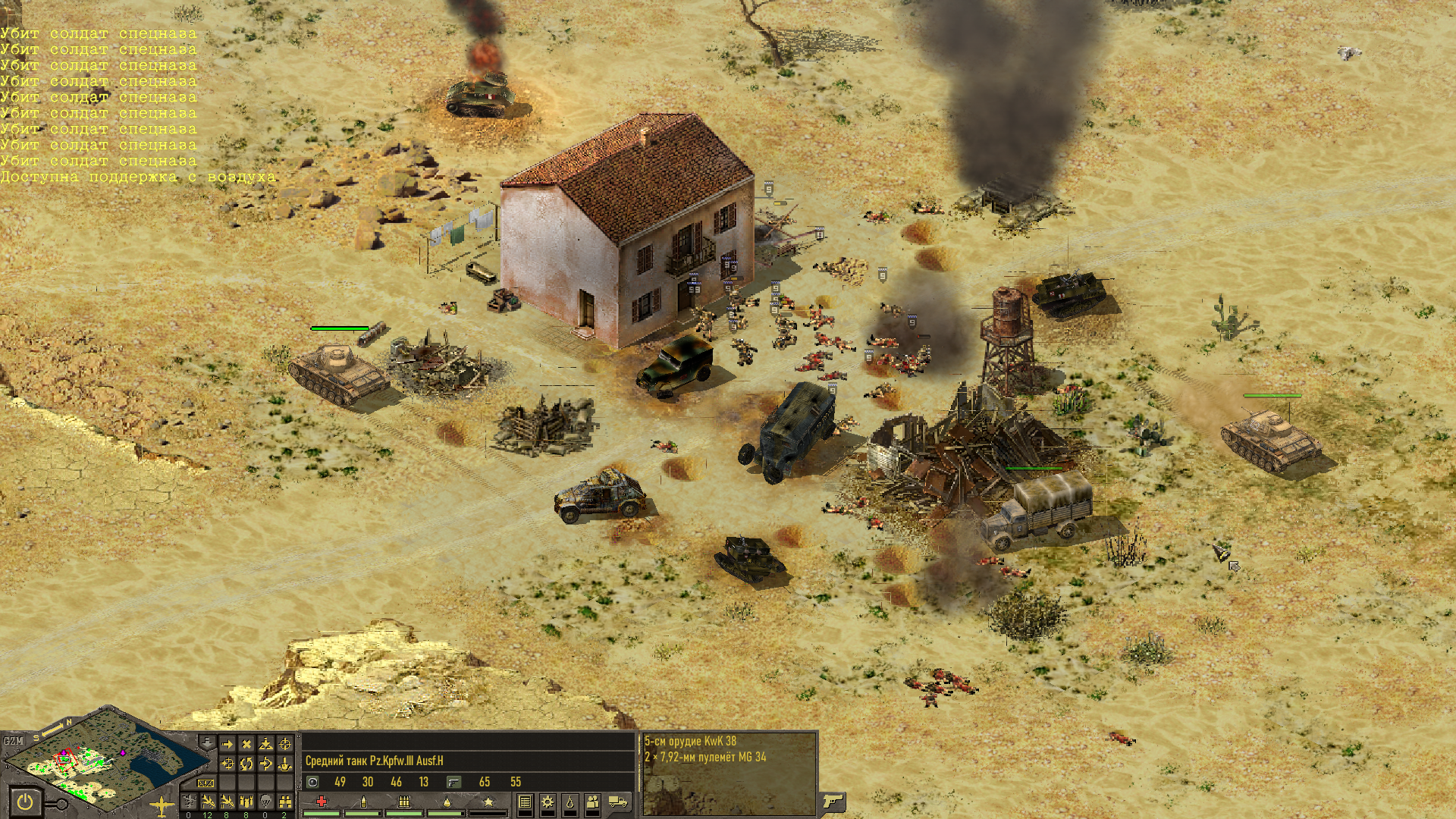
Task: Click the G.Z.M label beside the minimap
Action: 13,741
